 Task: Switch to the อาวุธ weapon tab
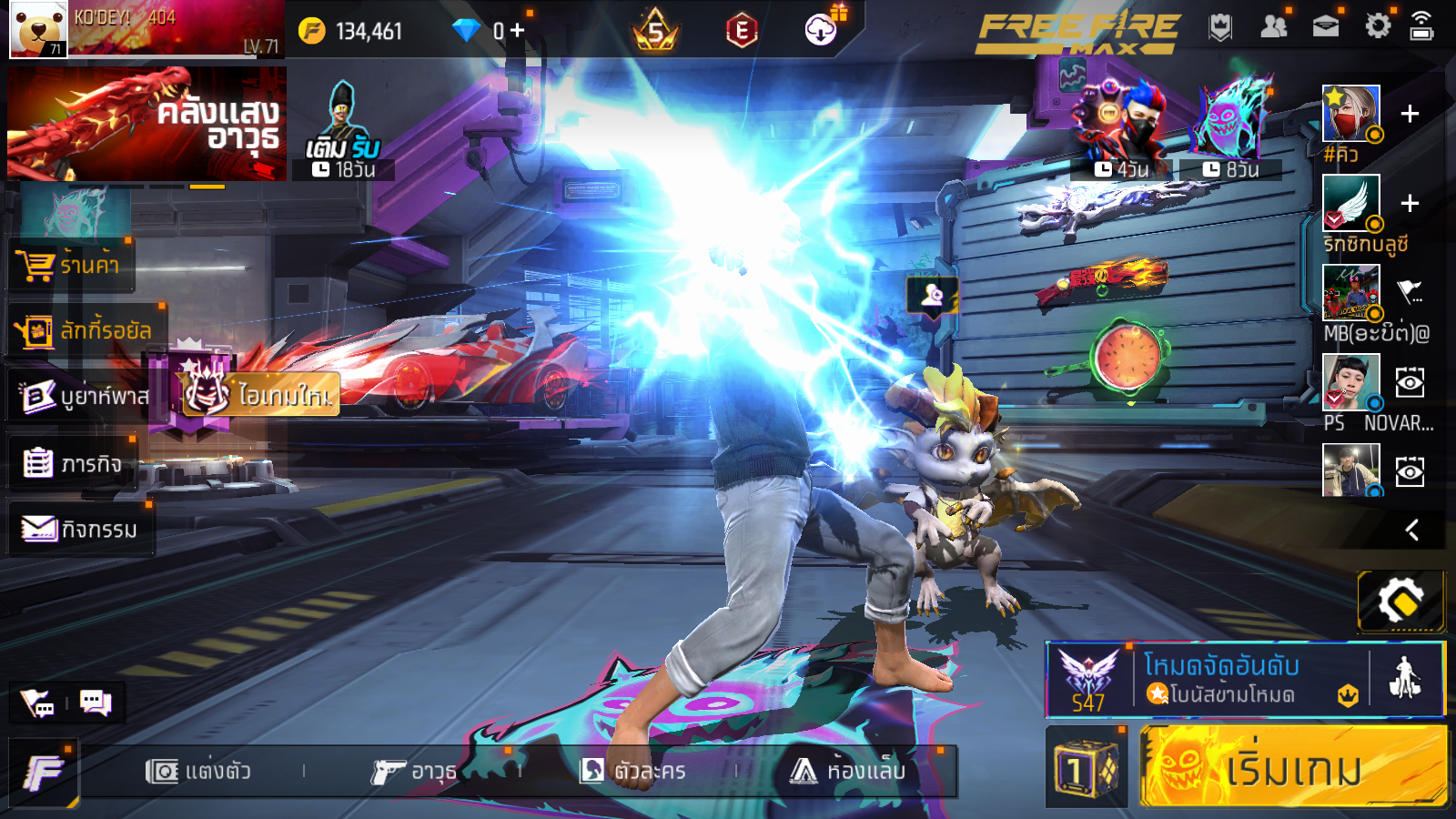414,772
